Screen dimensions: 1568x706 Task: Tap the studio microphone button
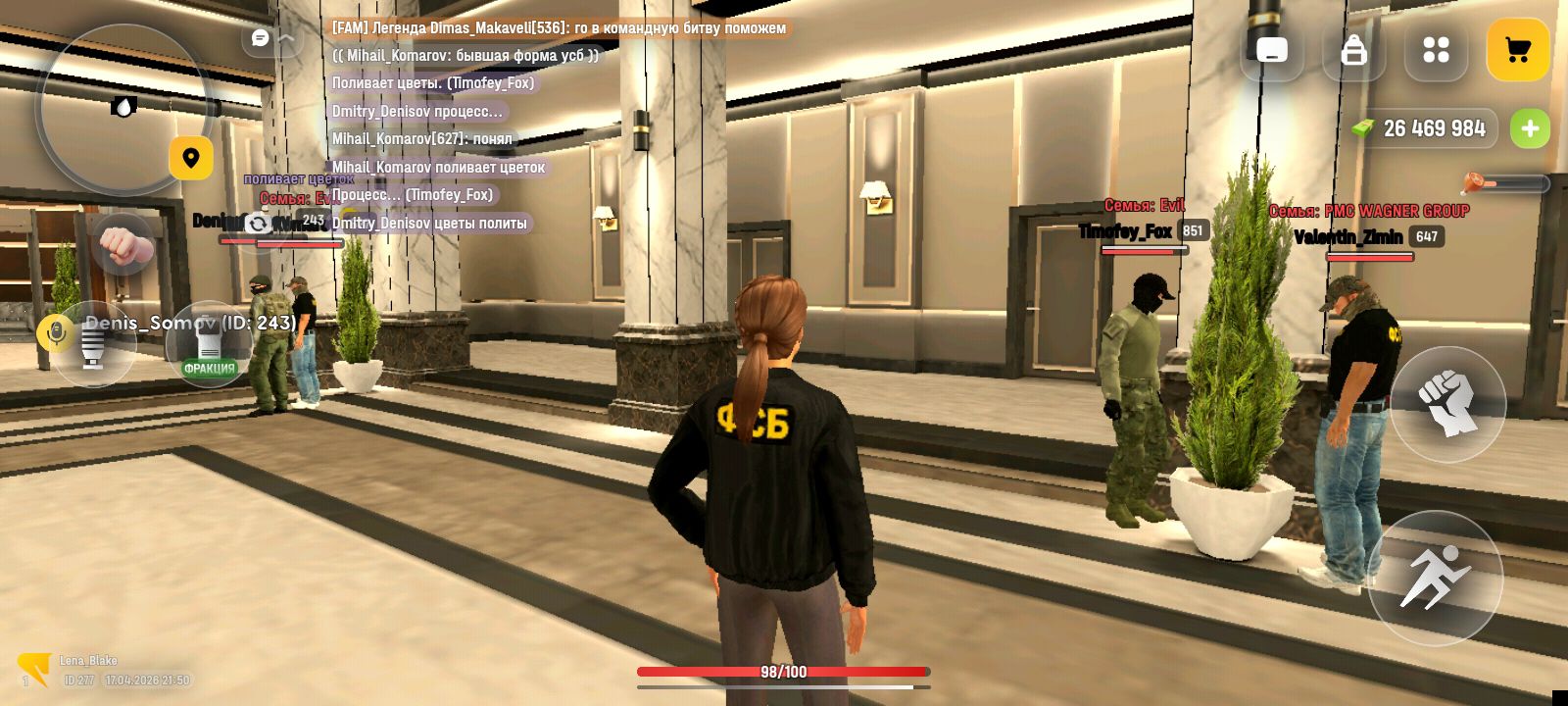93,345
